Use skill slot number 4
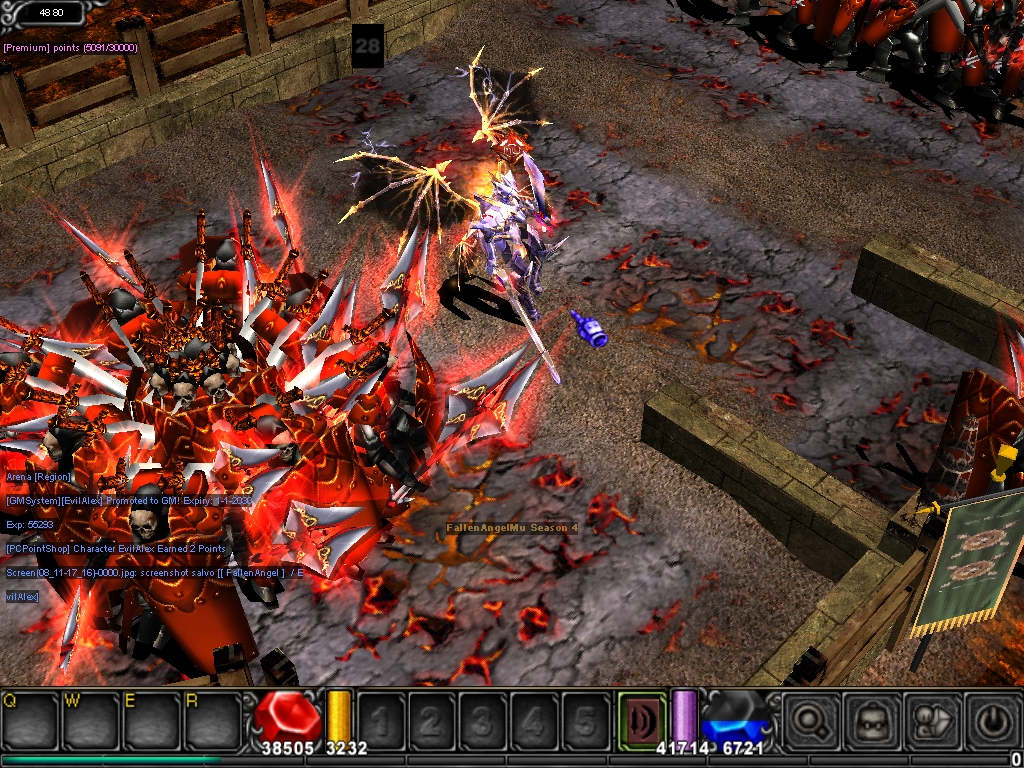Image resolution: width=1024 pixels, height=768 pixels. pyautogui.click(x=534, y=719)
